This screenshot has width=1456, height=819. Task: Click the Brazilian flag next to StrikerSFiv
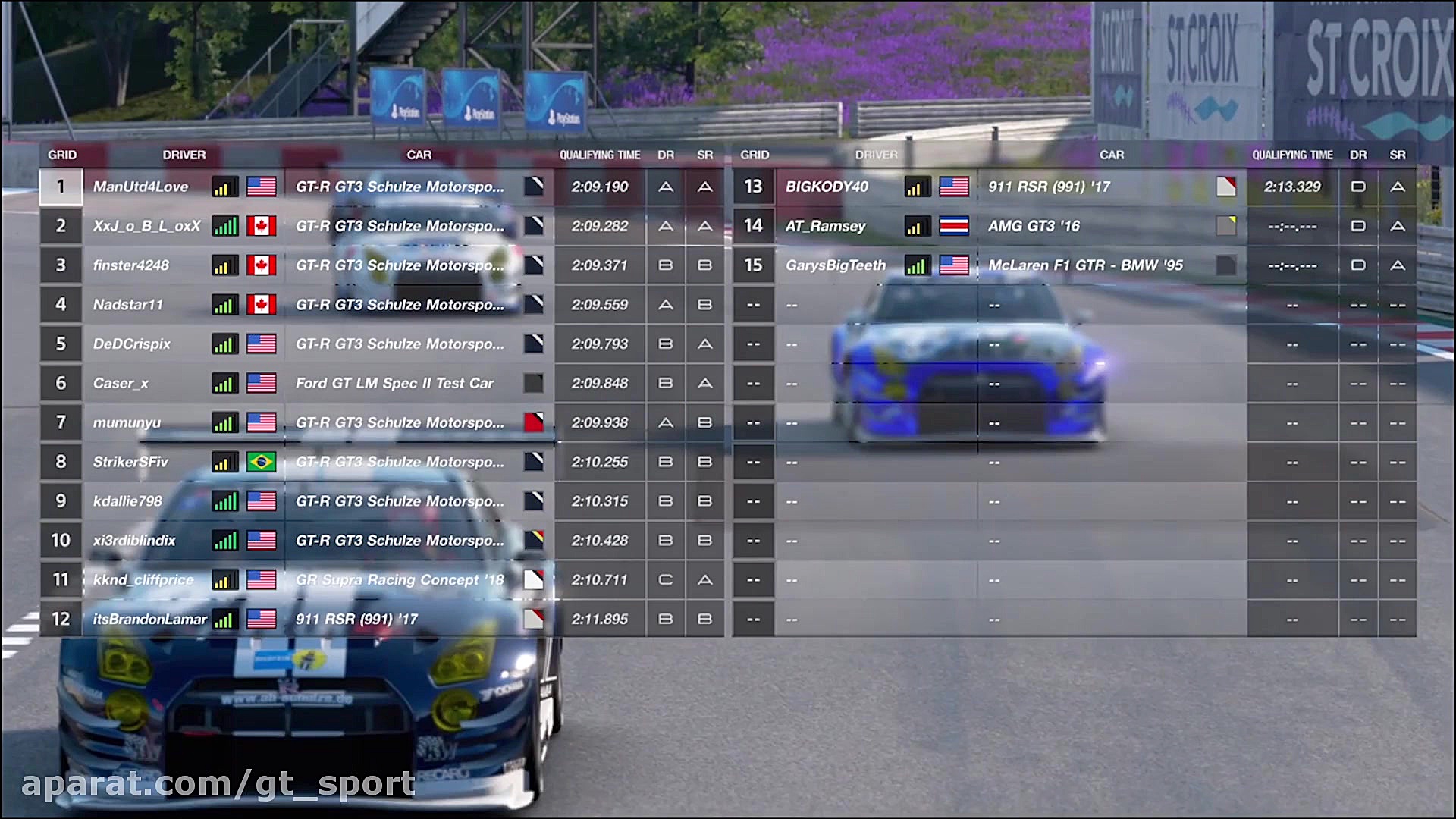262,461
